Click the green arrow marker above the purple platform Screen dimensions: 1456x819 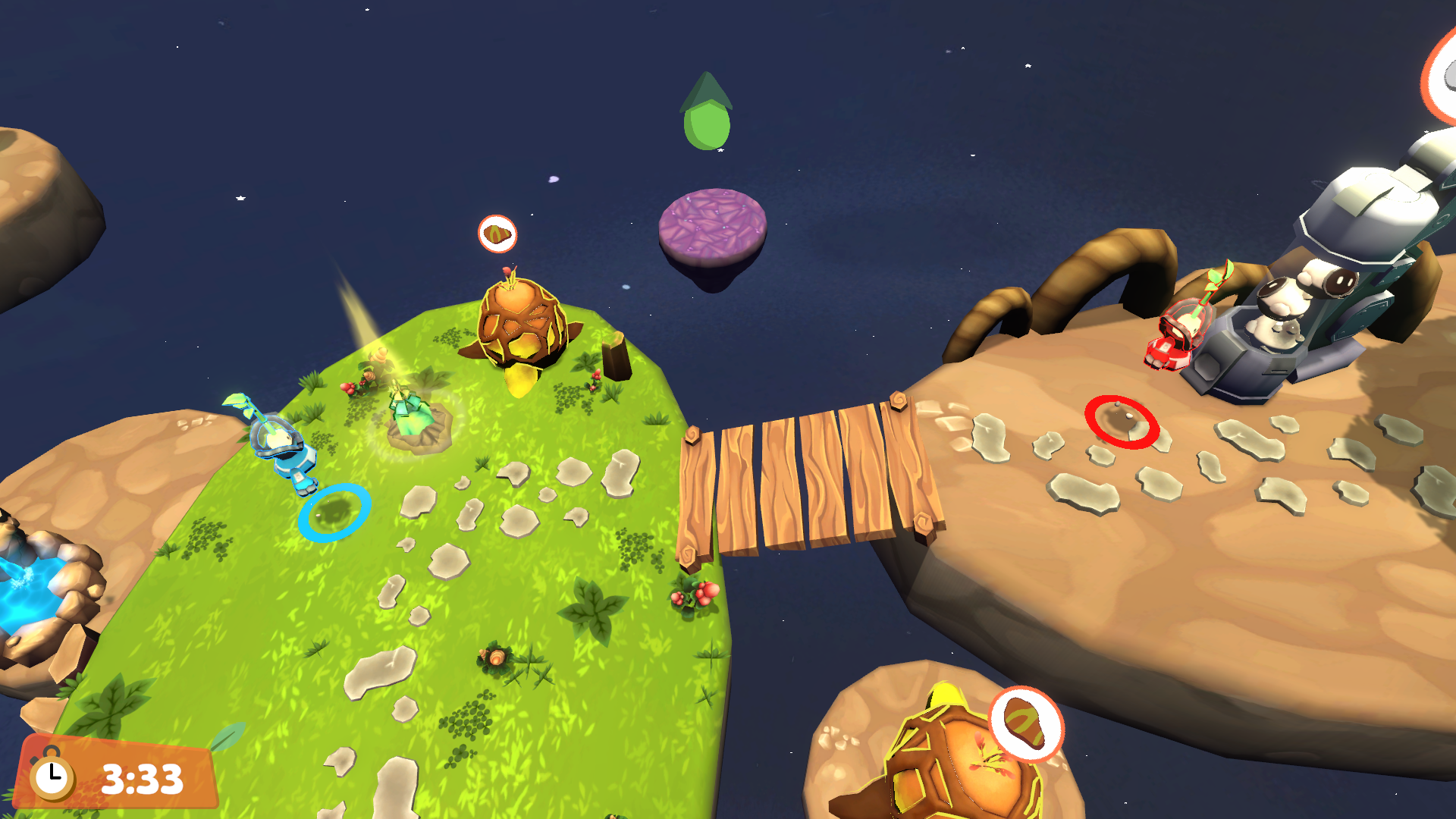(x=707, y=115)
